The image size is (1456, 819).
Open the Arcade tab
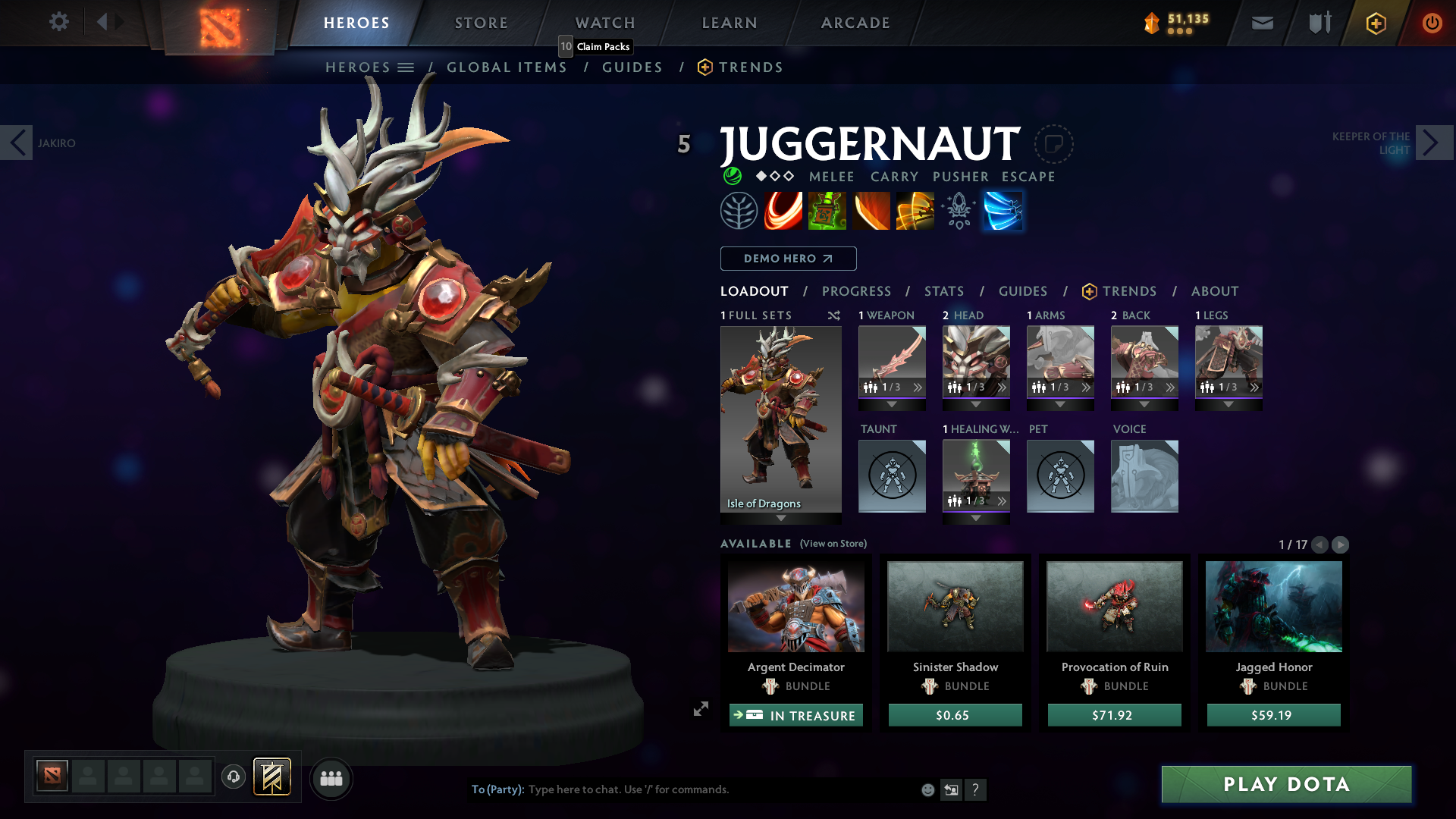[855, 23]
